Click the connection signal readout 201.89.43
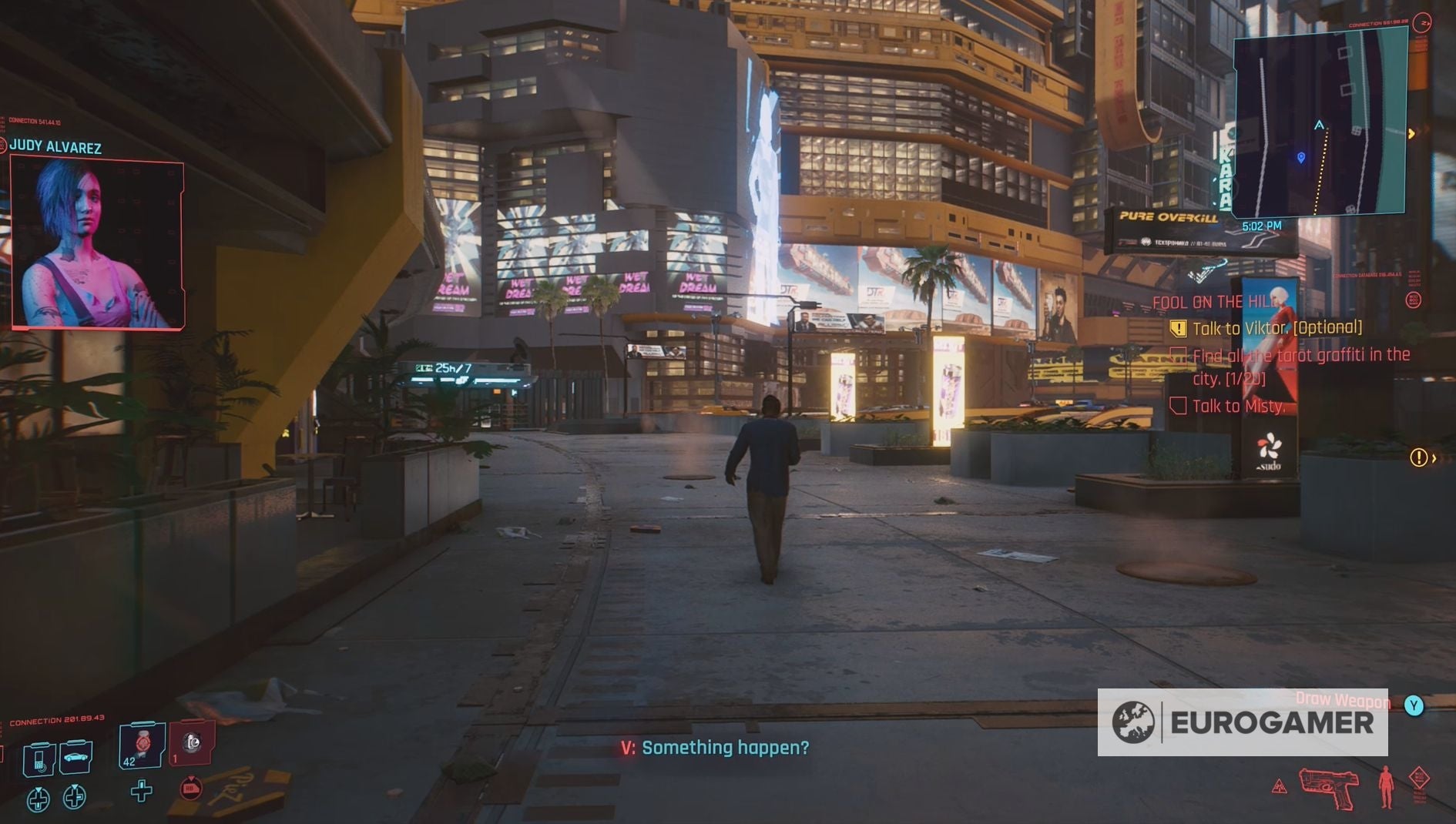The image size is (1456, 824). click(x=57, y=718)
